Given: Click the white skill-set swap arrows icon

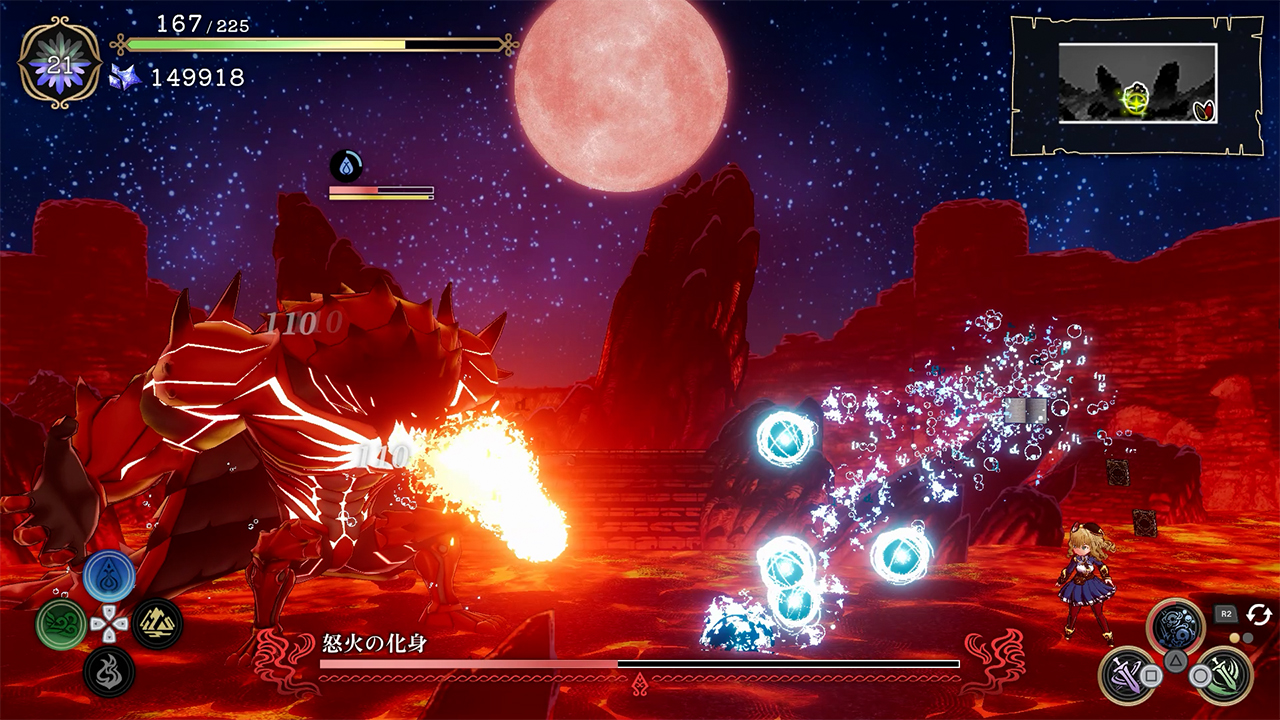Looking at the screenshot, I should pos(1258,614).
